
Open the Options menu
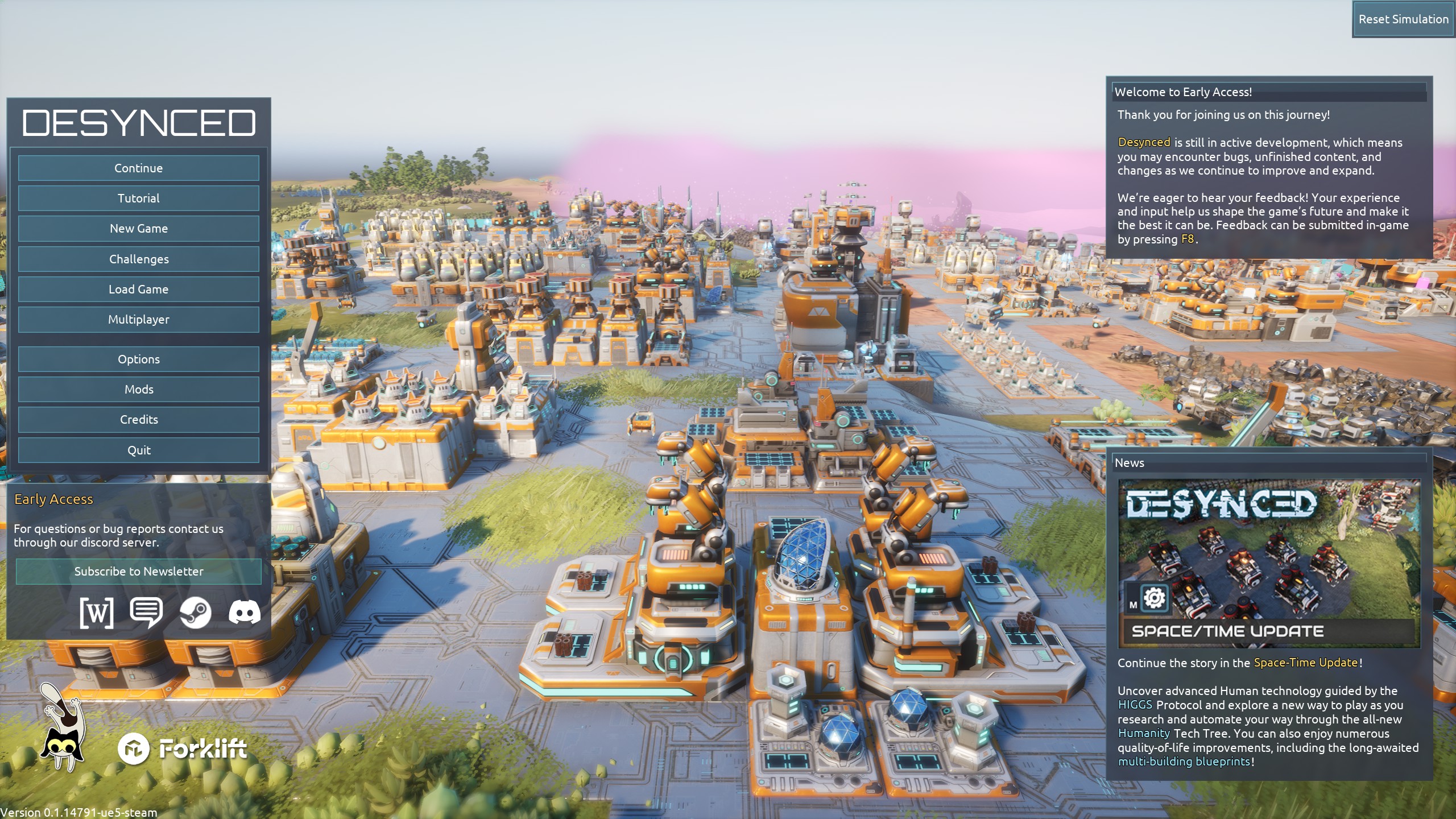click(x=138, y=359)
